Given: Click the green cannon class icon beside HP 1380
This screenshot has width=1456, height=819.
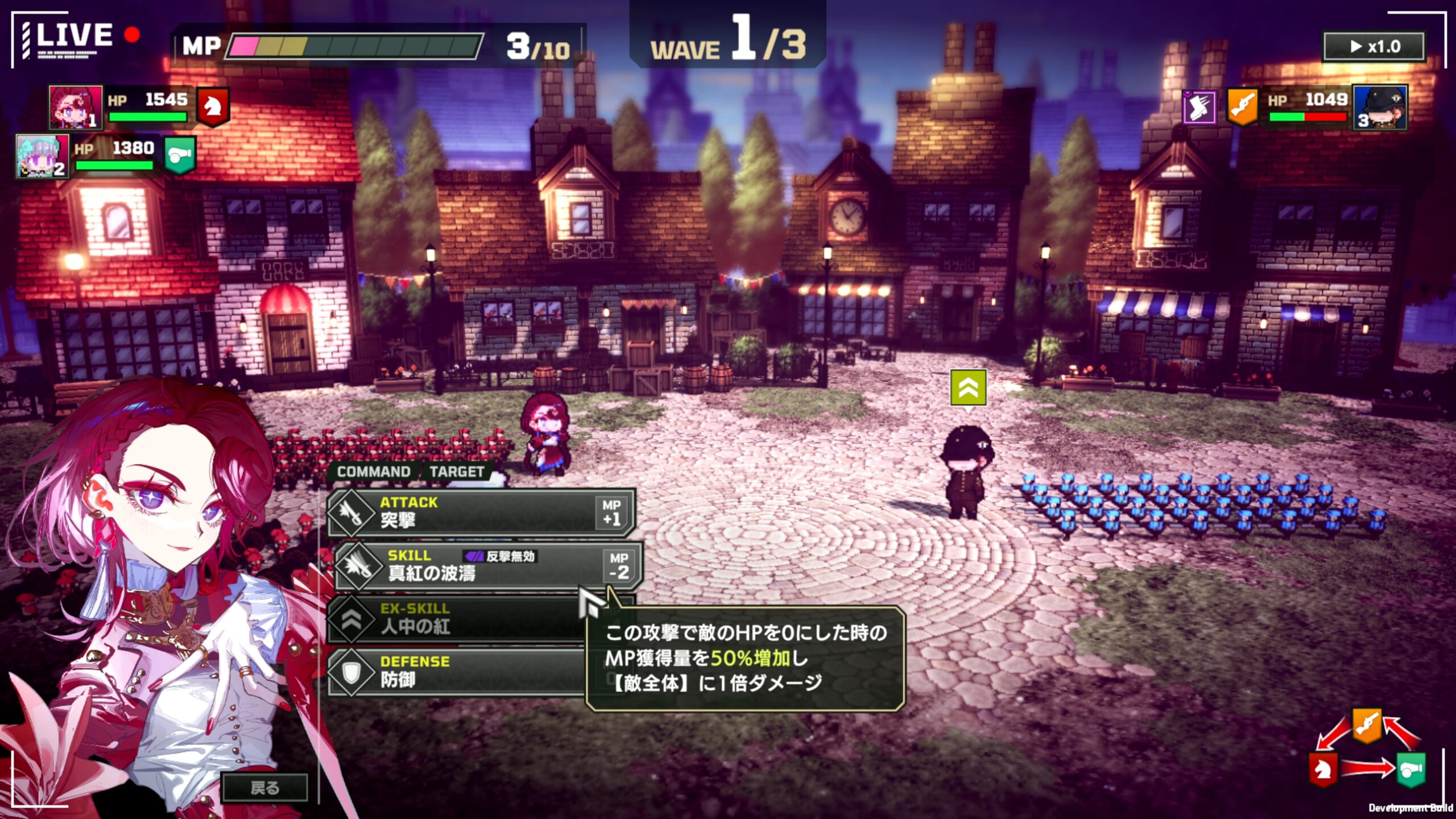Looking at the screenshot, I should click(180, 155).
